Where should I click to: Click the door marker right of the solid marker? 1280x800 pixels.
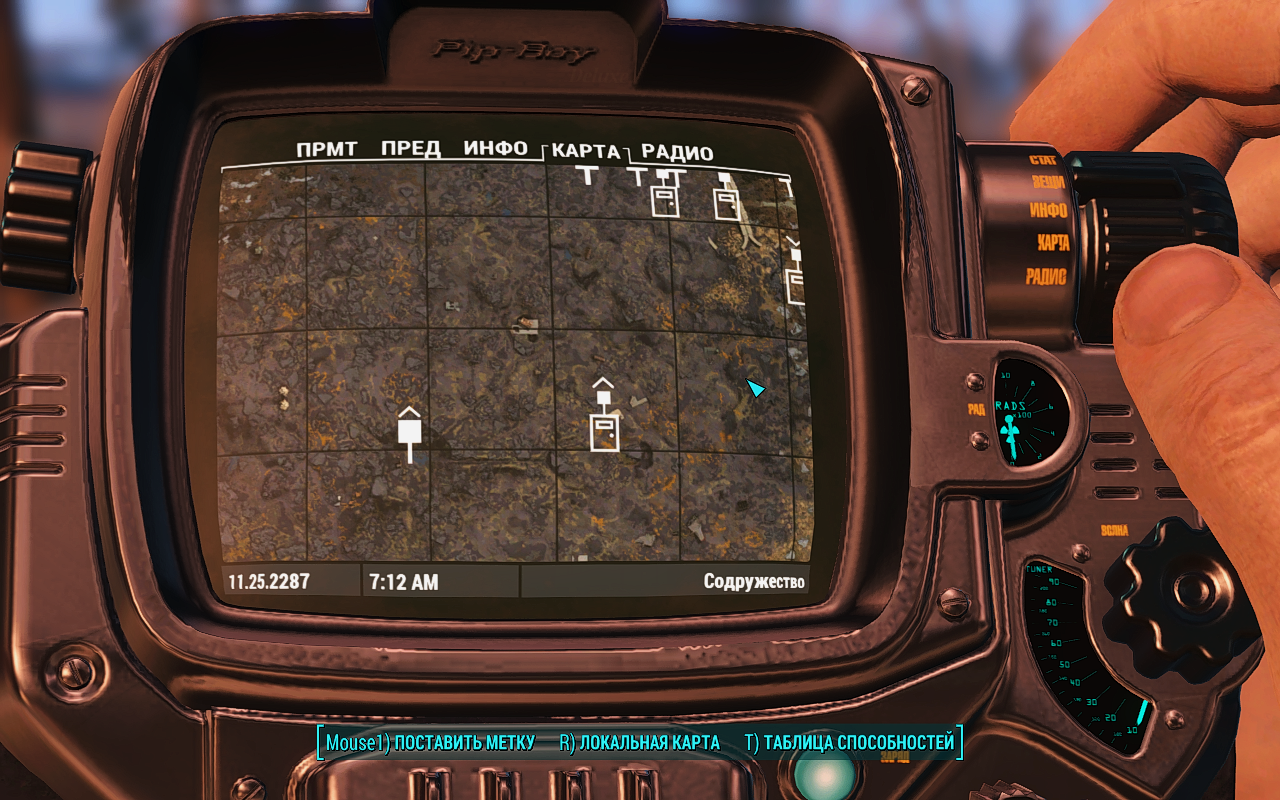pyautogui.click(x=603, y=432)
